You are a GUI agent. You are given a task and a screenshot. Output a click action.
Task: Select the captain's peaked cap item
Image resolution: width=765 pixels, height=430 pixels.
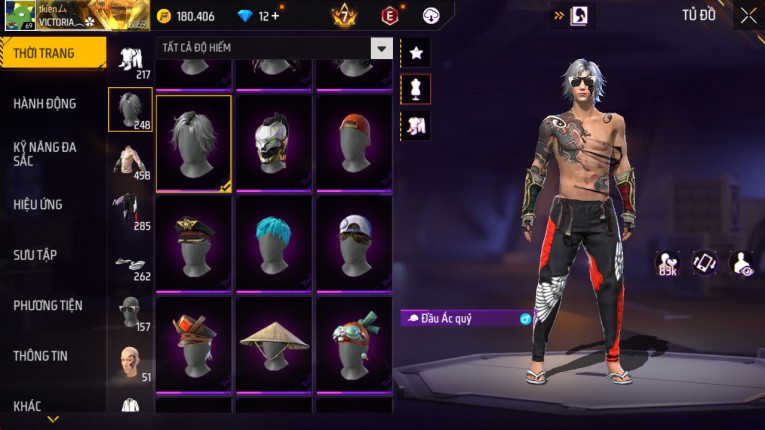tap(193, 243)
